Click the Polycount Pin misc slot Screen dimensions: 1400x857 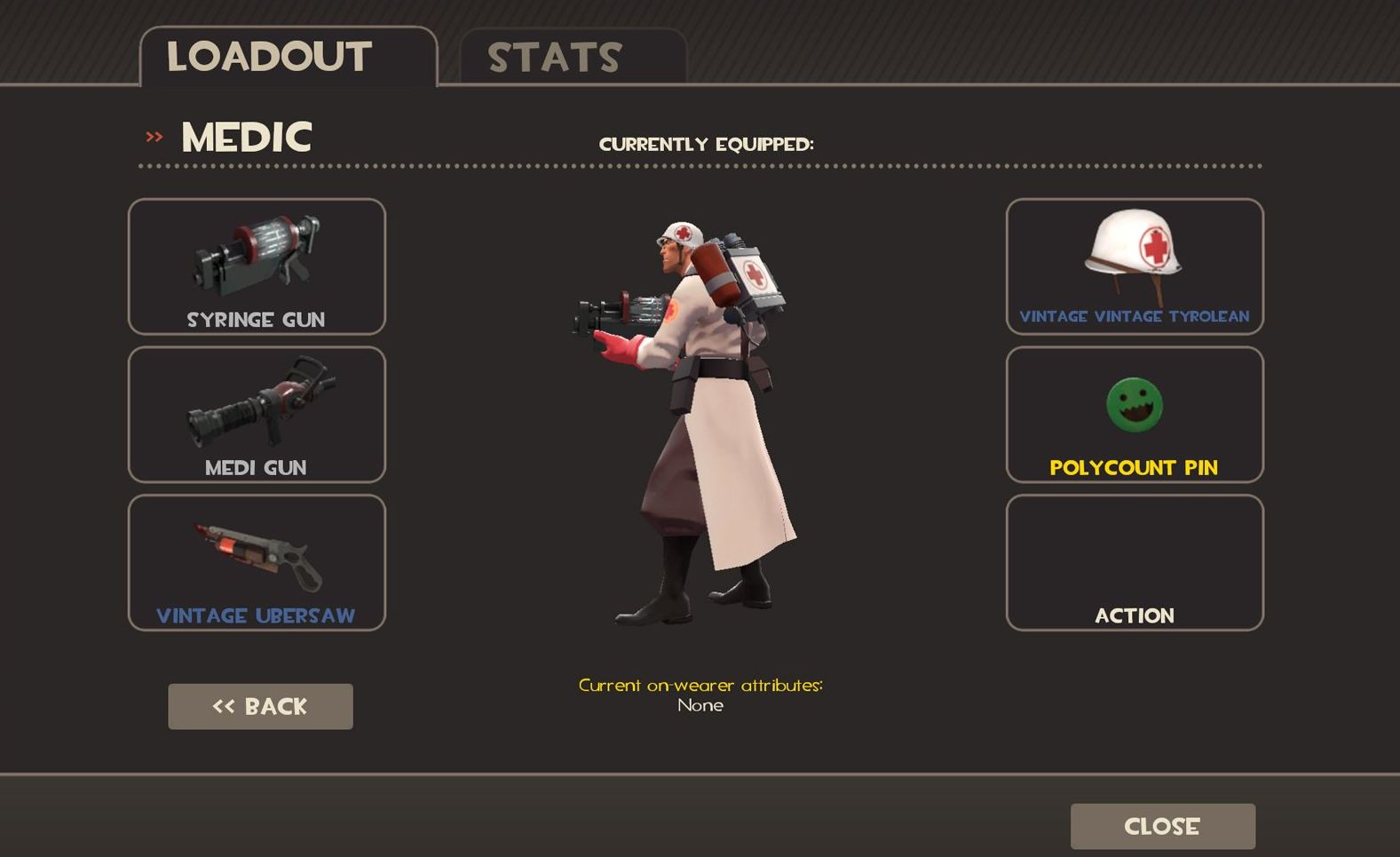(x=1134, y=415)
